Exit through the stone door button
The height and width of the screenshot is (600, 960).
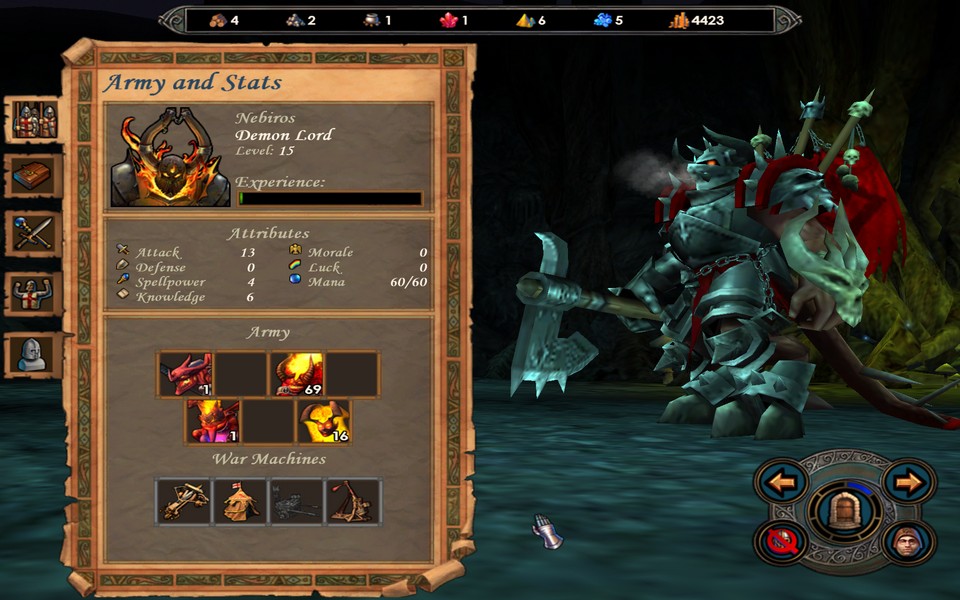pyautogui.click(x=845, y=512)
